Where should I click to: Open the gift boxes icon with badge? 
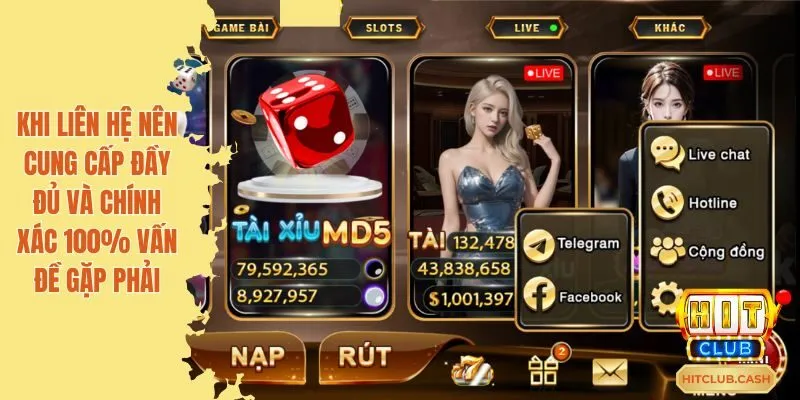[543, 370]
